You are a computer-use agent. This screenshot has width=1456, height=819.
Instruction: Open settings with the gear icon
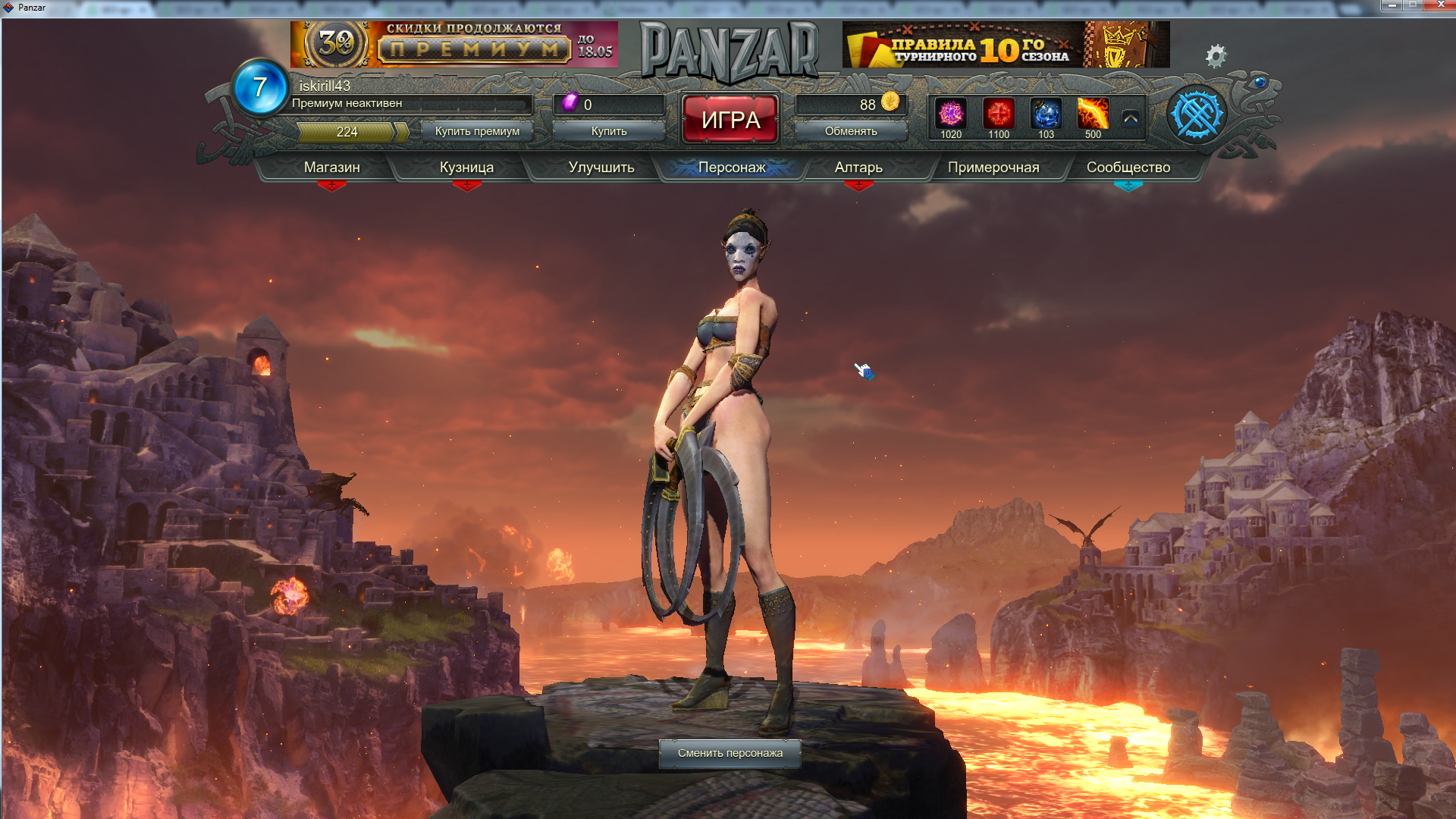pos(1216,55)
